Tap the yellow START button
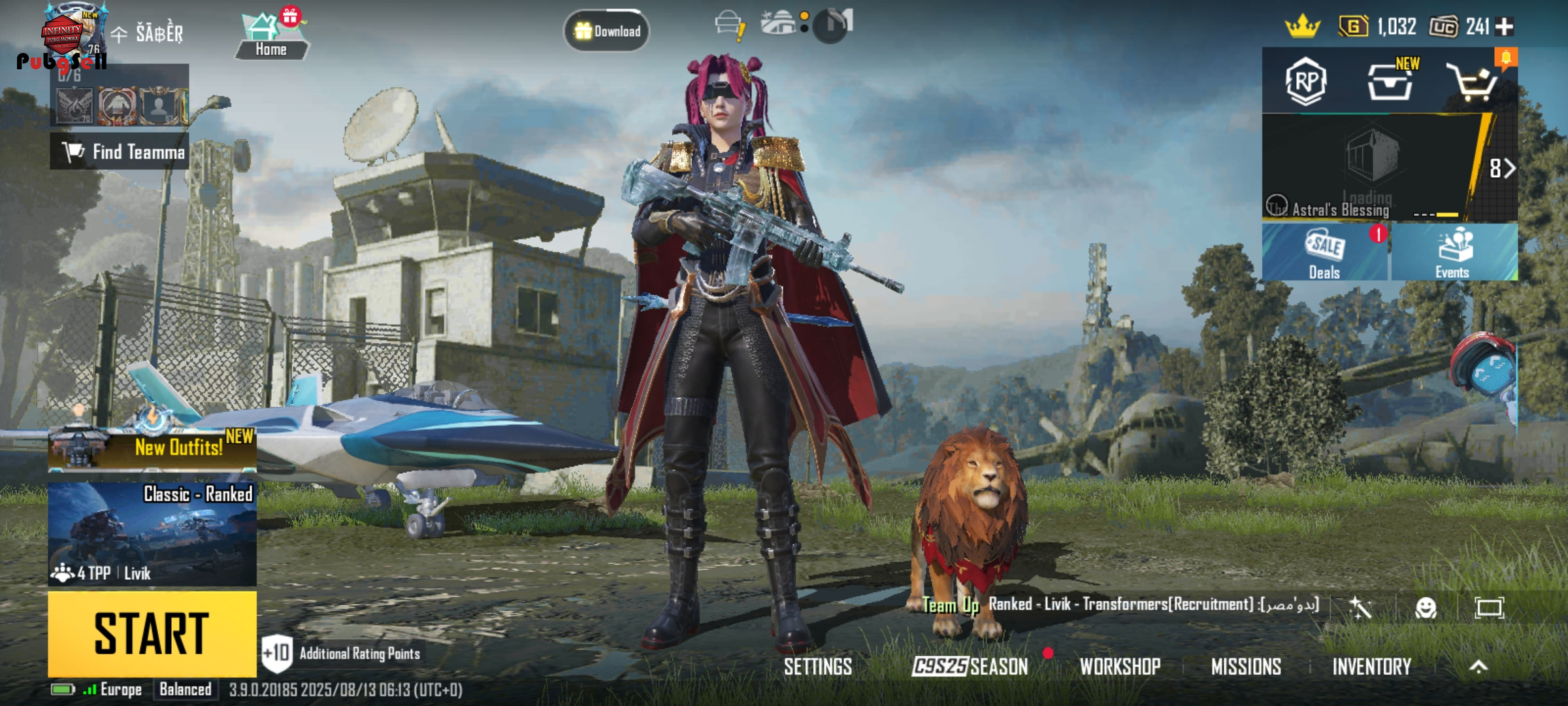This screenshot has height=706, width=1568. pyautogui.click(x=152, y=633)
